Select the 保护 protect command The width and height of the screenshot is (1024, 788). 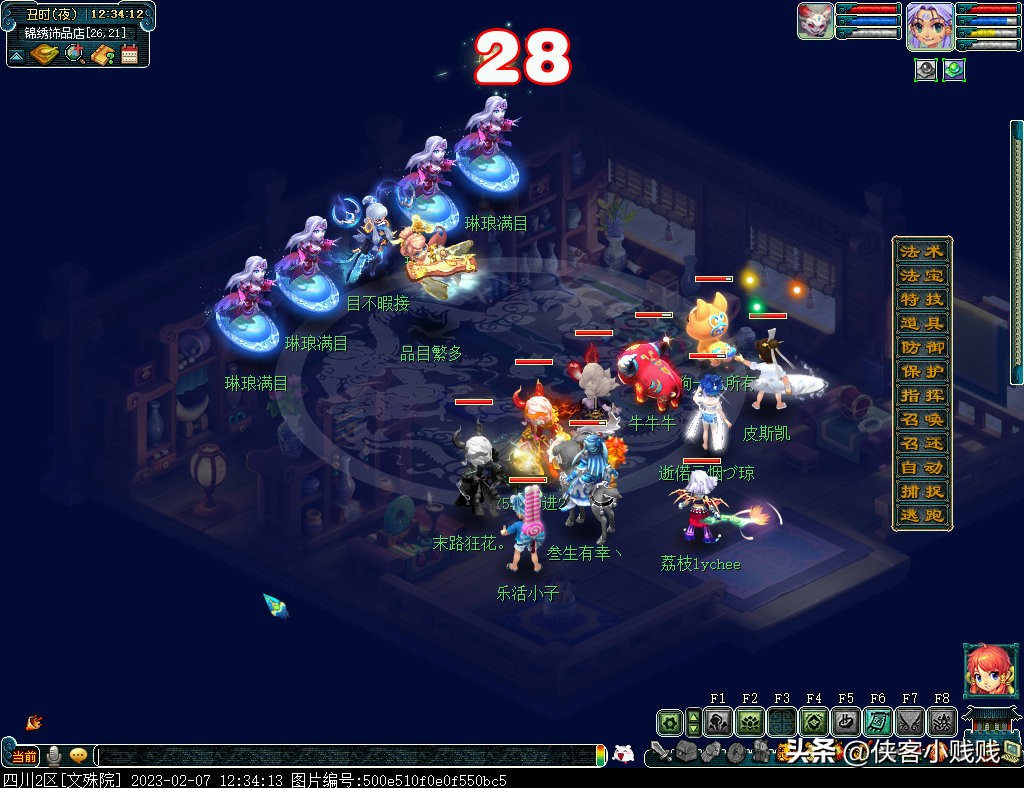coord(921,371)
